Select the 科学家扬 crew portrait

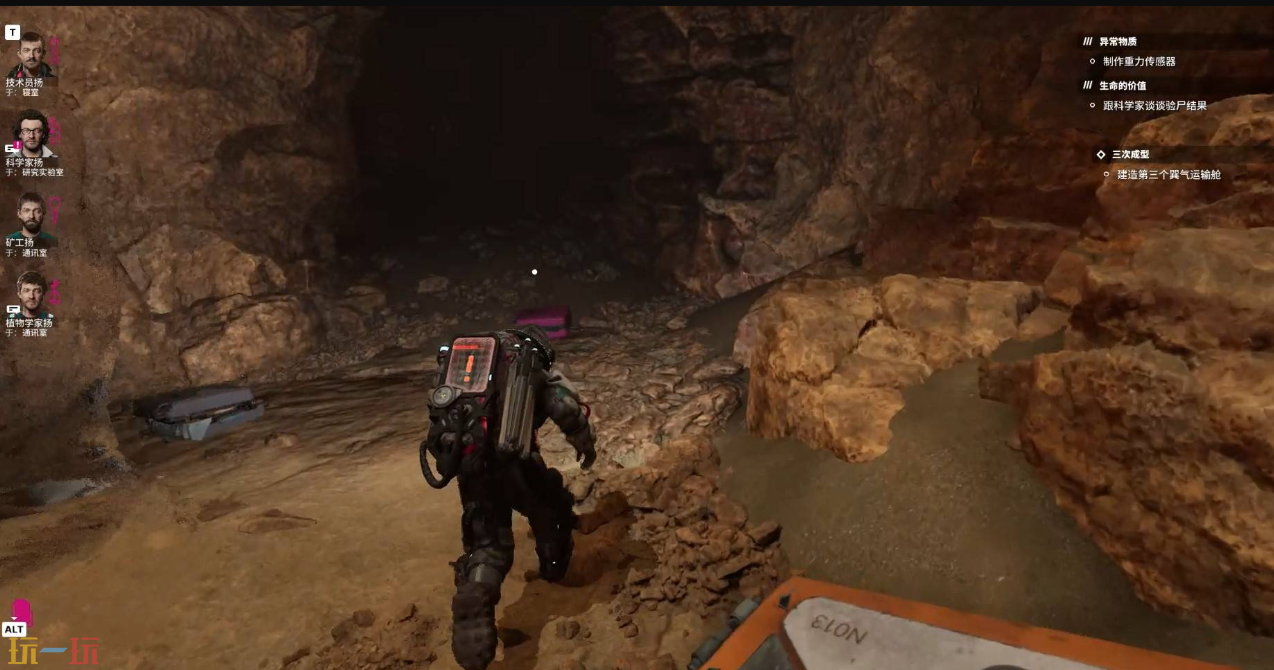pyautogui.click(x=31, y=133)
